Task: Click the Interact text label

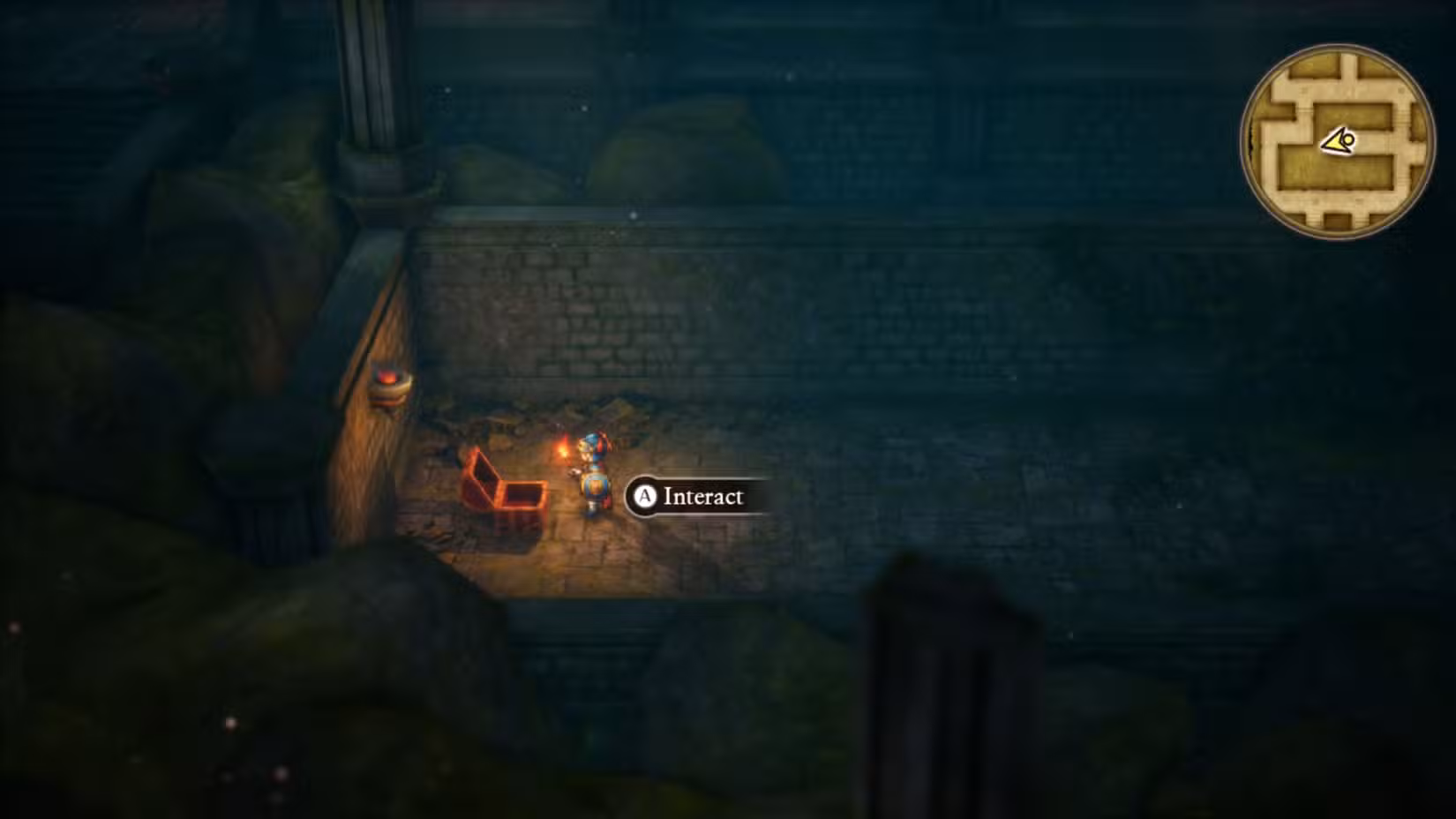Action: (702, 496)
